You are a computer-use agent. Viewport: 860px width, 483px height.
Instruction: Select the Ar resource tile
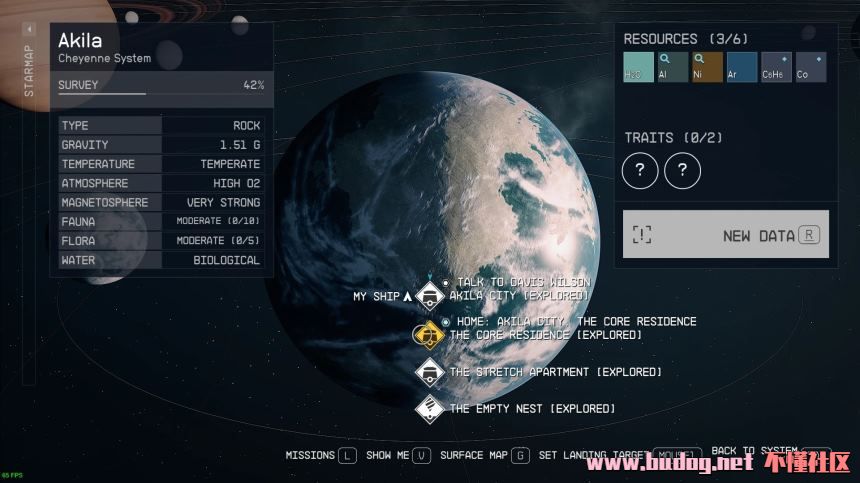tap(741, 68)
